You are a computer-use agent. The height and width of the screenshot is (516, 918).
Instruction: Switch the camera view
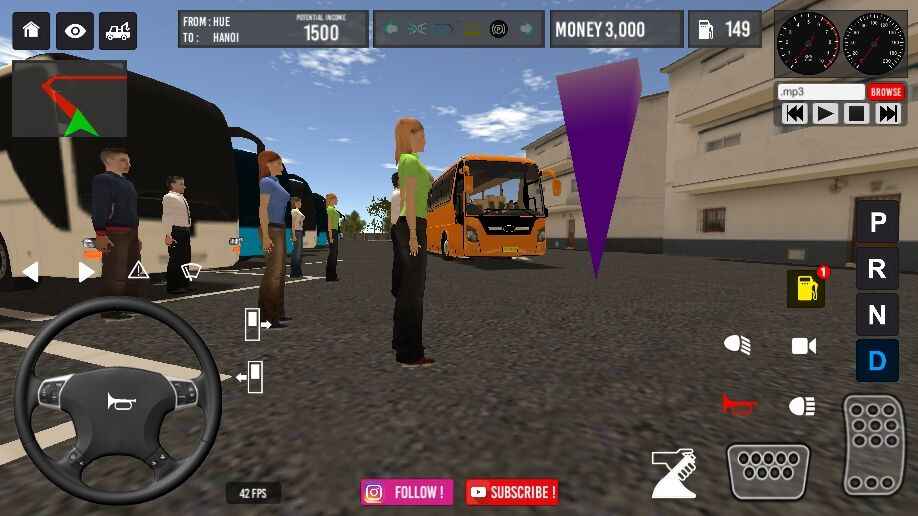pos(804,346)
